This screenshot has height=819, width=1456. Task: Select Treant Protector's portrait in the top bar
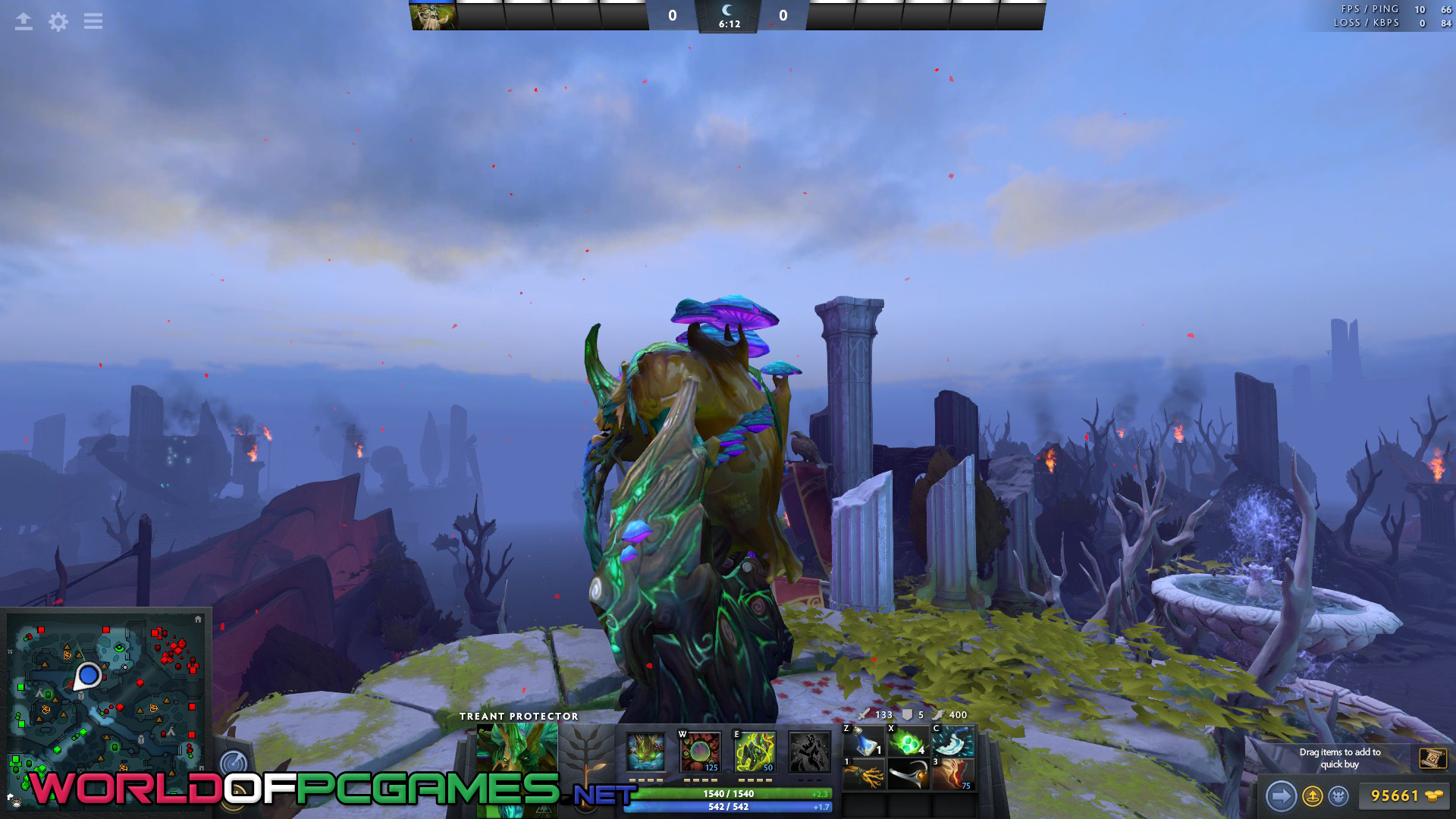433,15
